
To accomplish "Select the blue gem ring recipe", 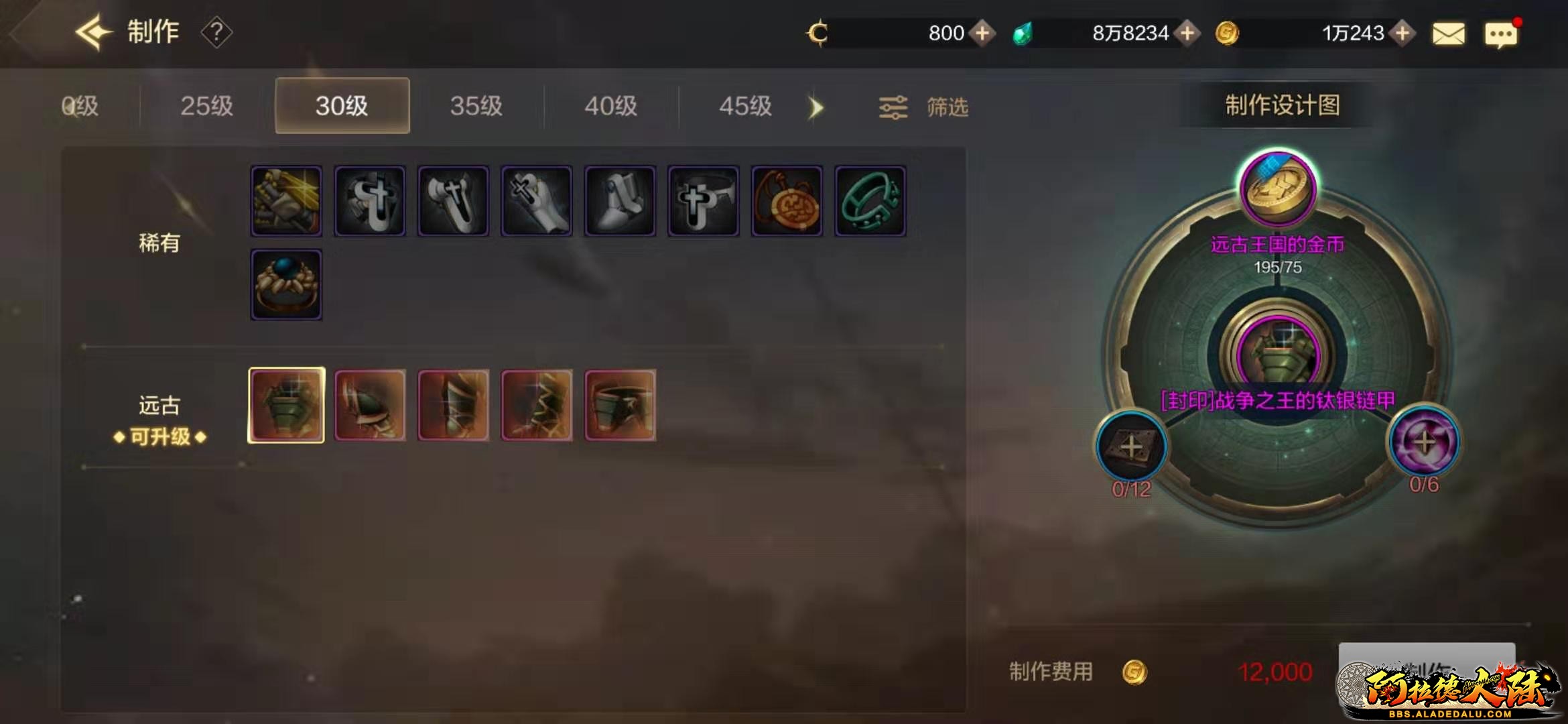I will (x=286, y=285).
